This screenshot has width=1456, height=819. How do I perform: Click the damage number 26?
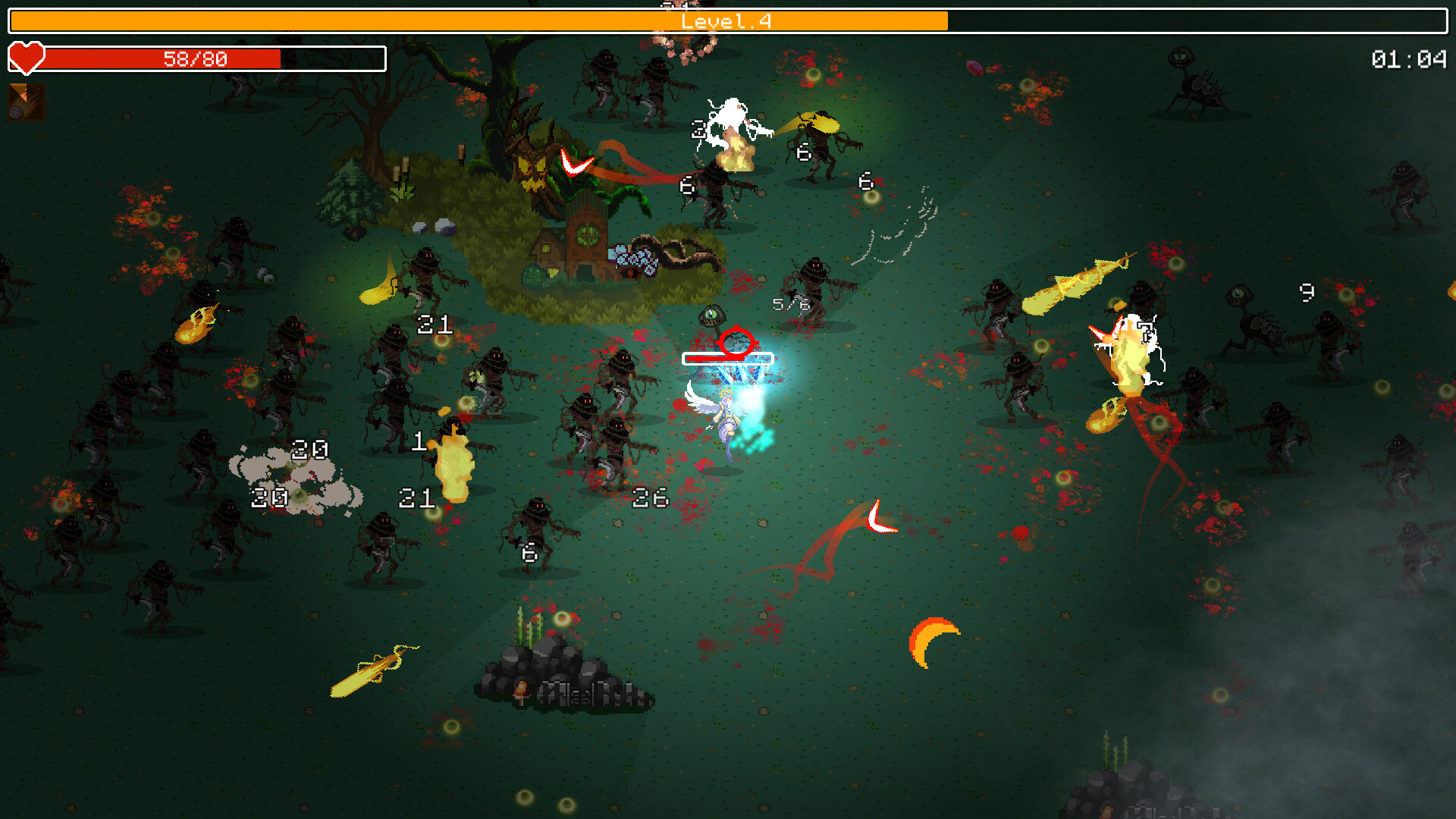(648, 499)
